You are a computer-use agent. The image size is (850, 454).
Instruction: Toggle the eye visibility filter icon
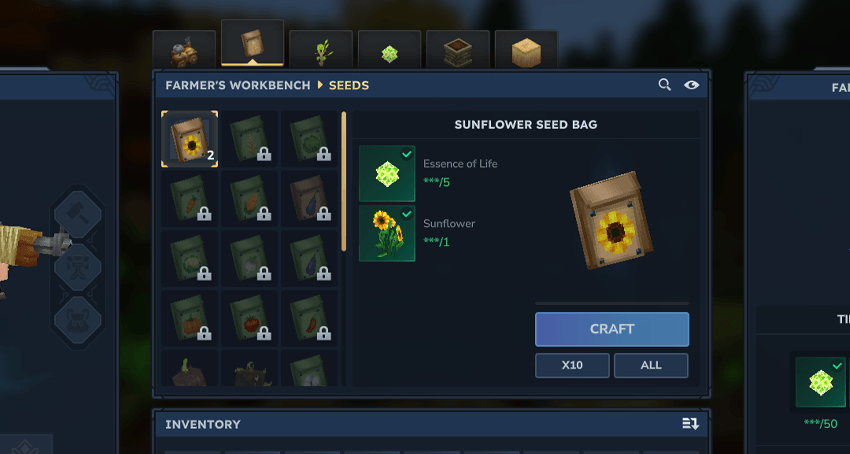click(x=691, y=85)
